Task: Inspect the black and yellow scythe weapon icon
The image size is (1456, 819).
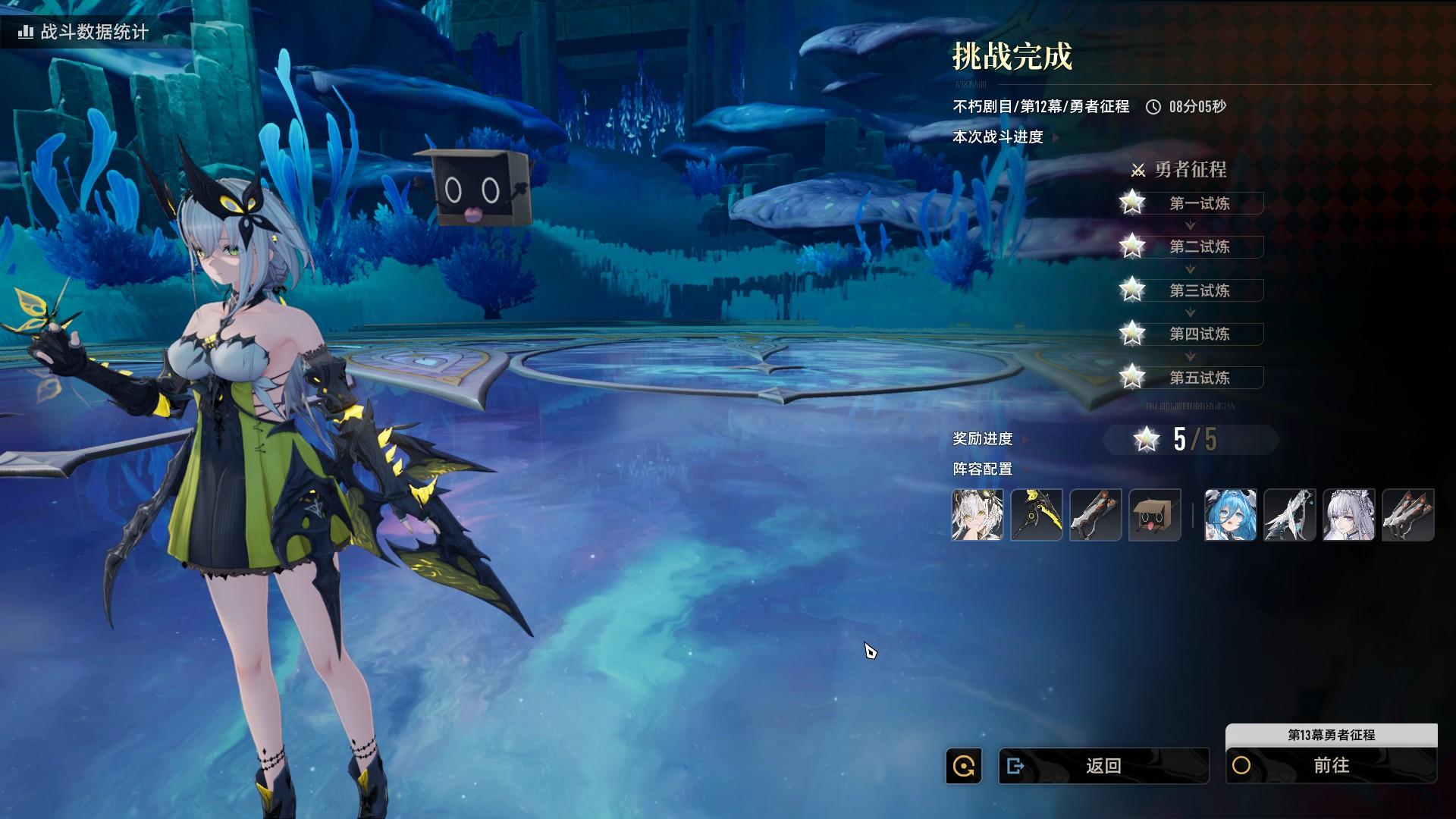Action: click(x=1037, y=515)
